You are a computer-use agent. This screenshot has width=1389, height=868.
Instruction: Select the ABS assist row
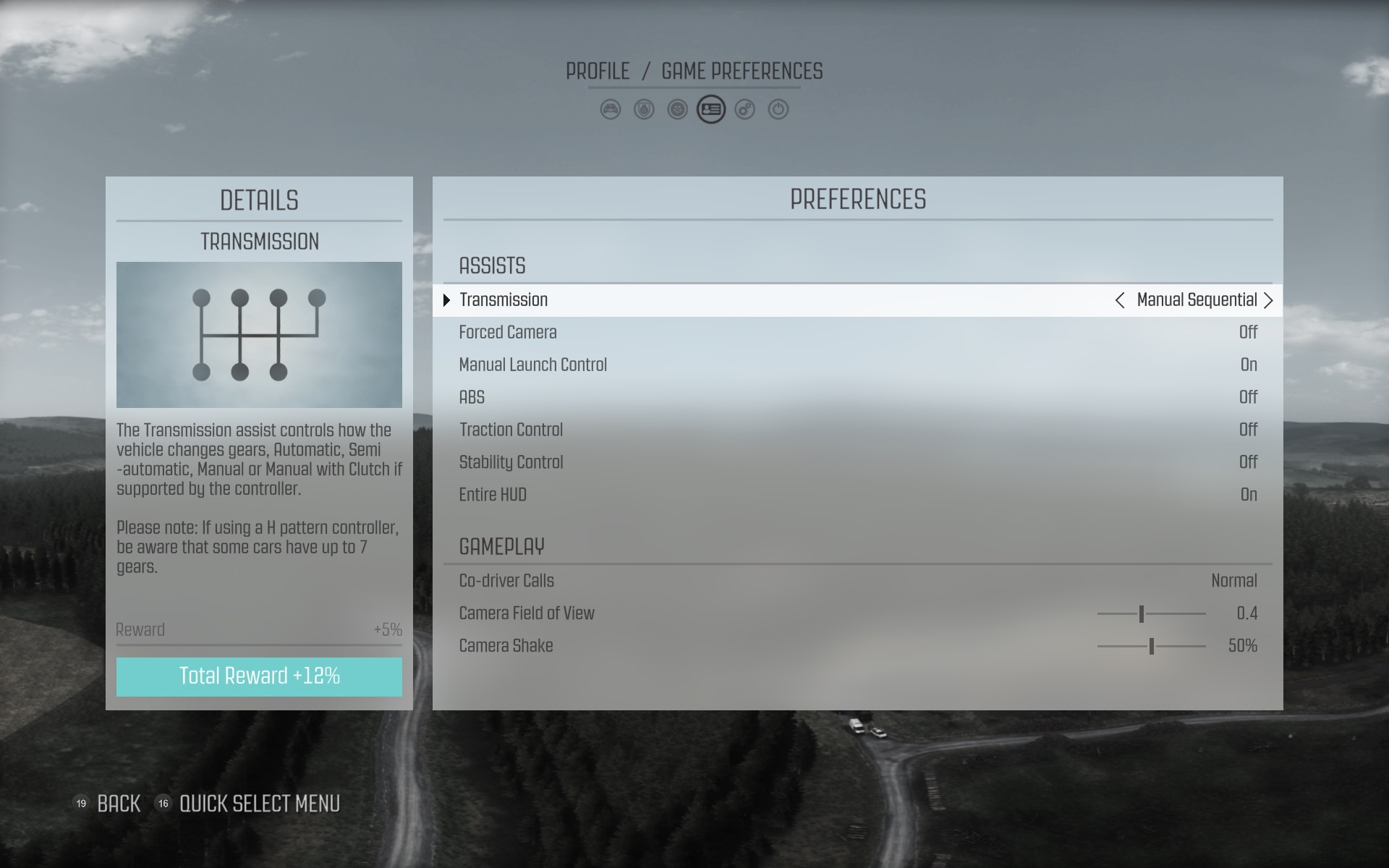tap(857, 398)
